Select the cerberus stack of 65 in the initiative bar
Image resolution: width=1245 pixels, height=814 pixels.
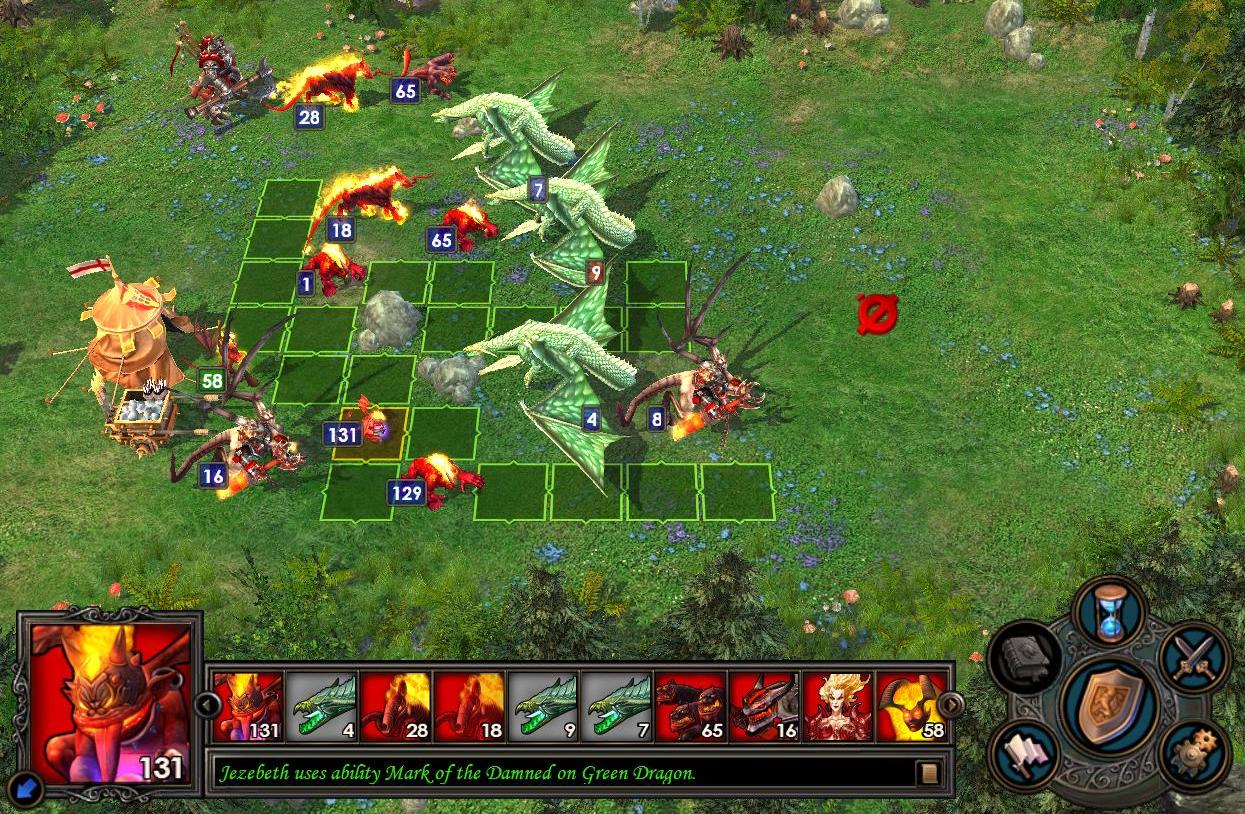coord(692,707)
